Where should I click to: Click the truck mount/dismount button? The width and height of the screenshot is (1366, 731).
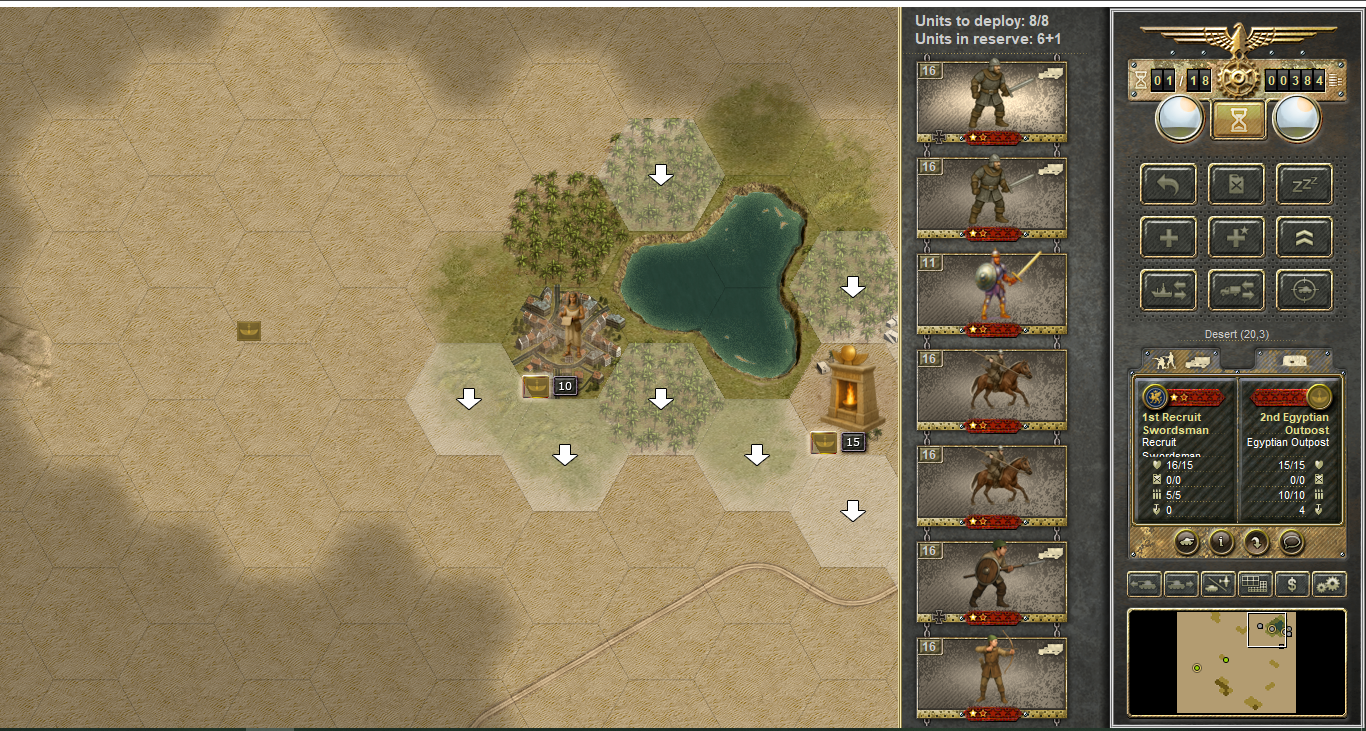click(1237, 290)
